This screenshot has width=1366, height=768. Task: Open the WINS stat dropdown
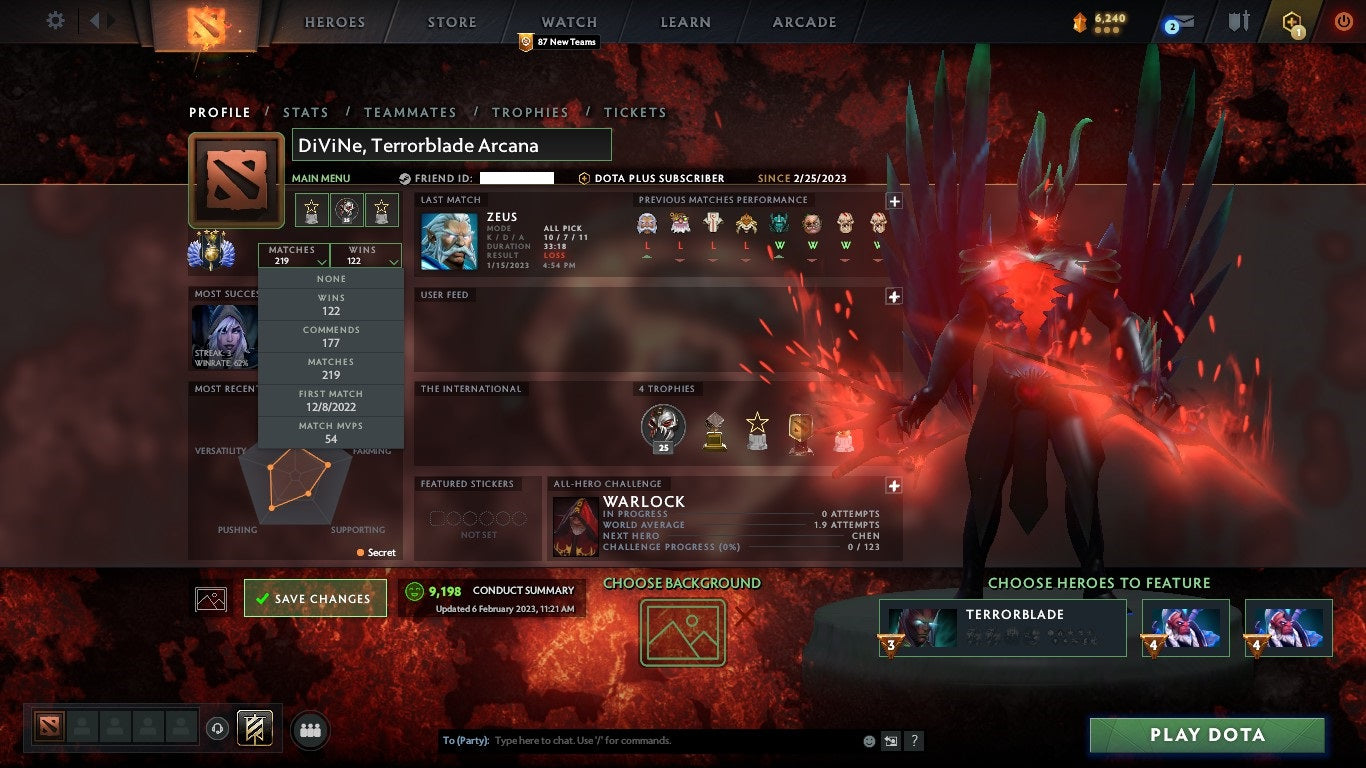[x=365, y=253]
